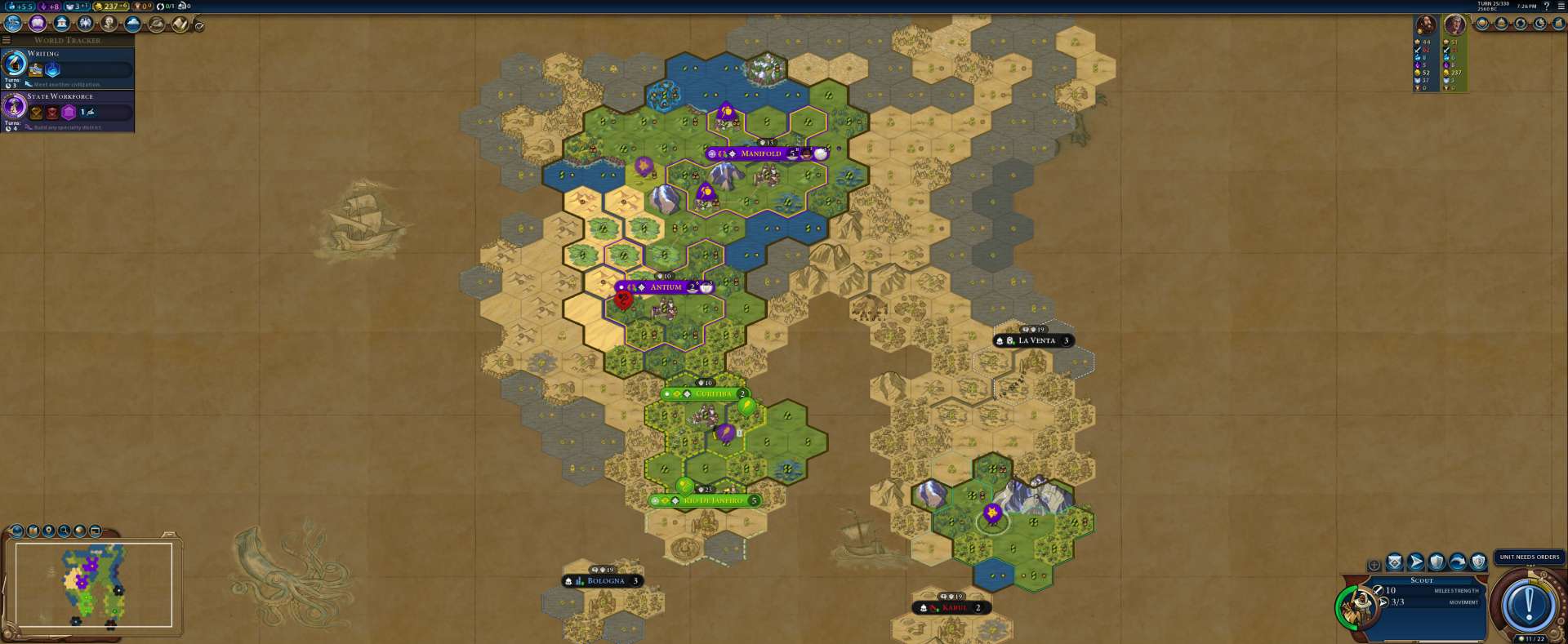
Task: Open the Great People portrait icon
Action: 109,24
